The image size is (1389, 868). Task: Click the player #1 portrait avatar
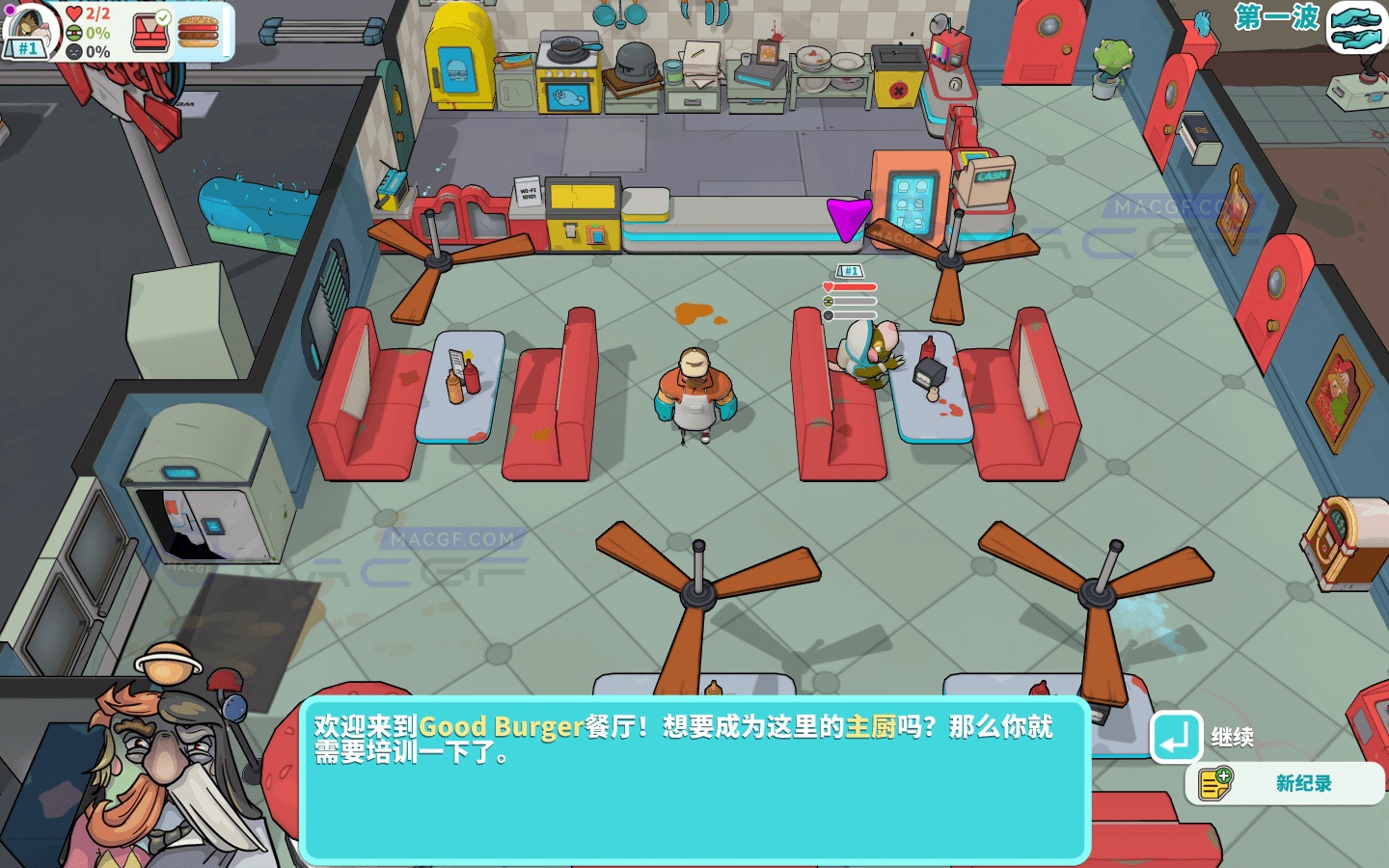click(29, 29)
